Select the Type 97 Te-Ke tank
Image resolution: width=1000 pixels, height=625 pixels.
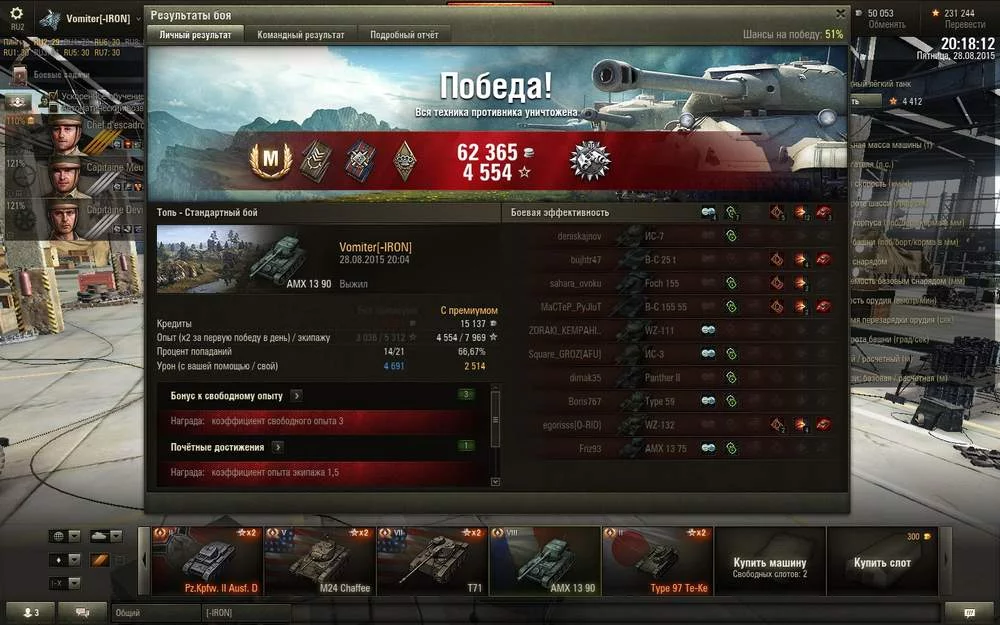[657, 560]
